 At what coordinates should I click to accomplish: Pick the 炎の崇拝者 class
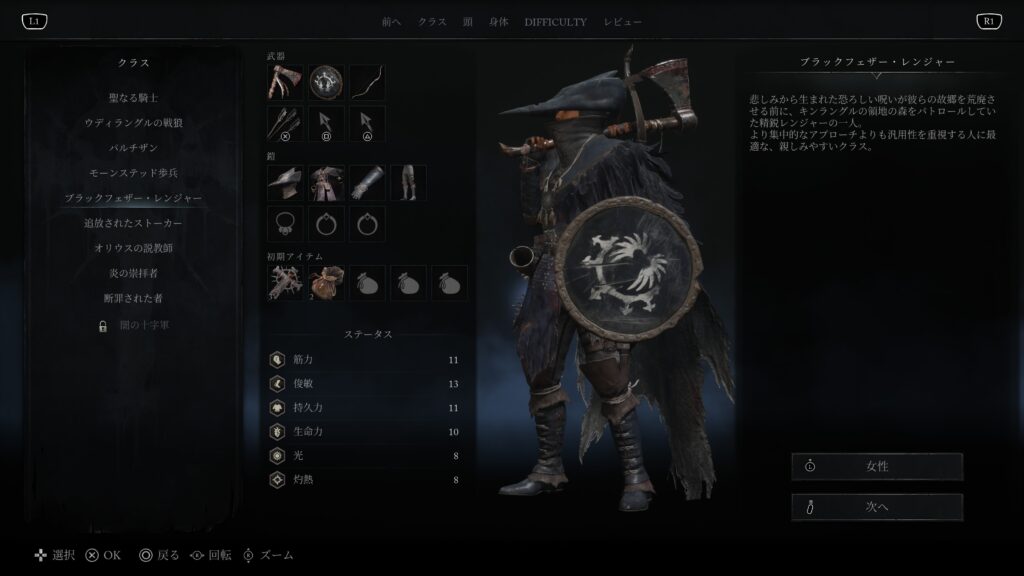click(133, 273)
